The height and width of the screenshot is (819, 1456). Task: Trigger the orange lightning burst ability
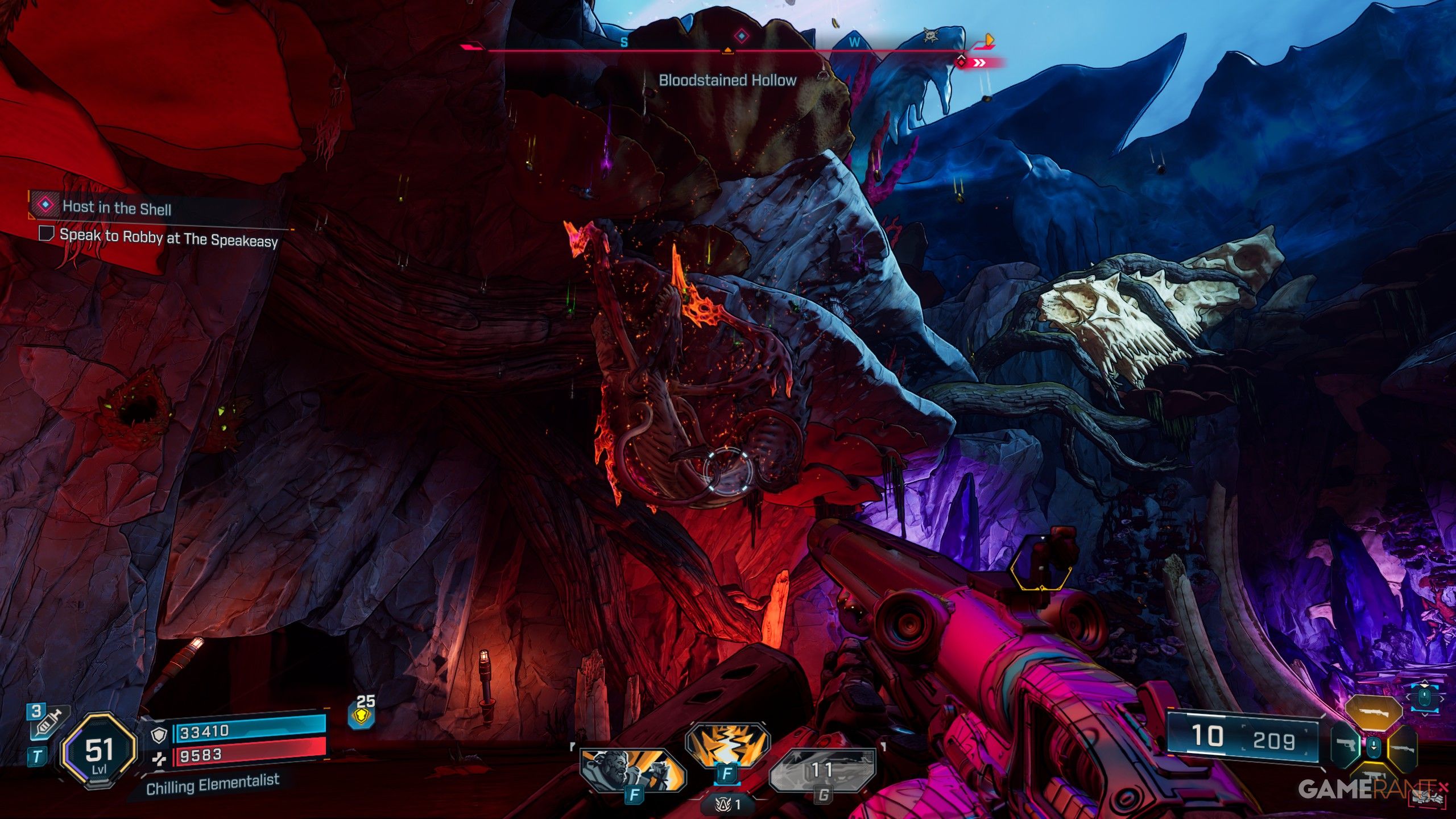[x=727, y=745]
